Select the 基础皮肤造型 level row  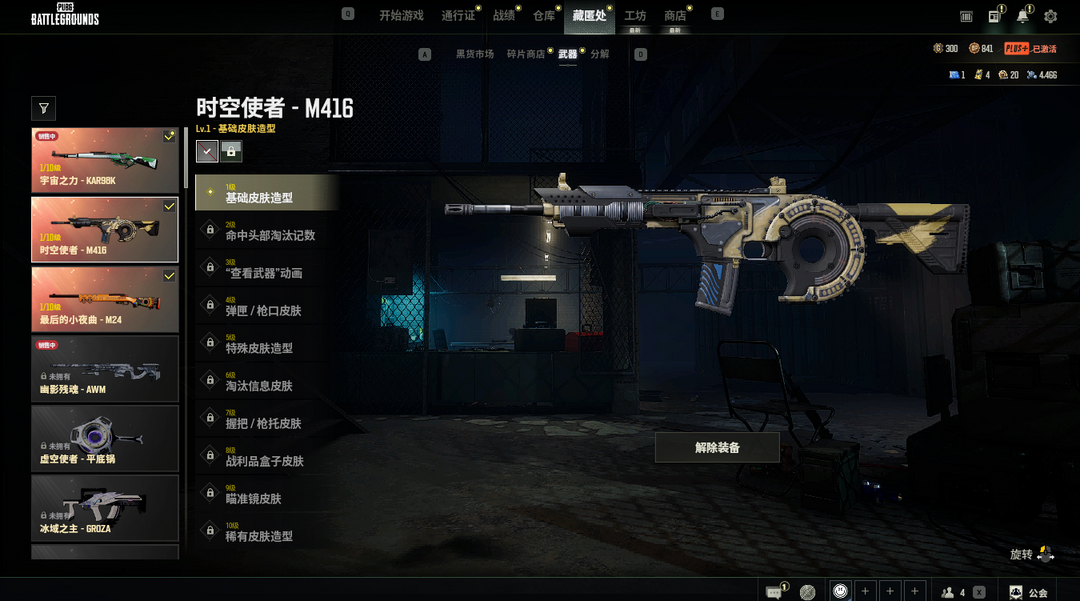click(x=266, y=193)
